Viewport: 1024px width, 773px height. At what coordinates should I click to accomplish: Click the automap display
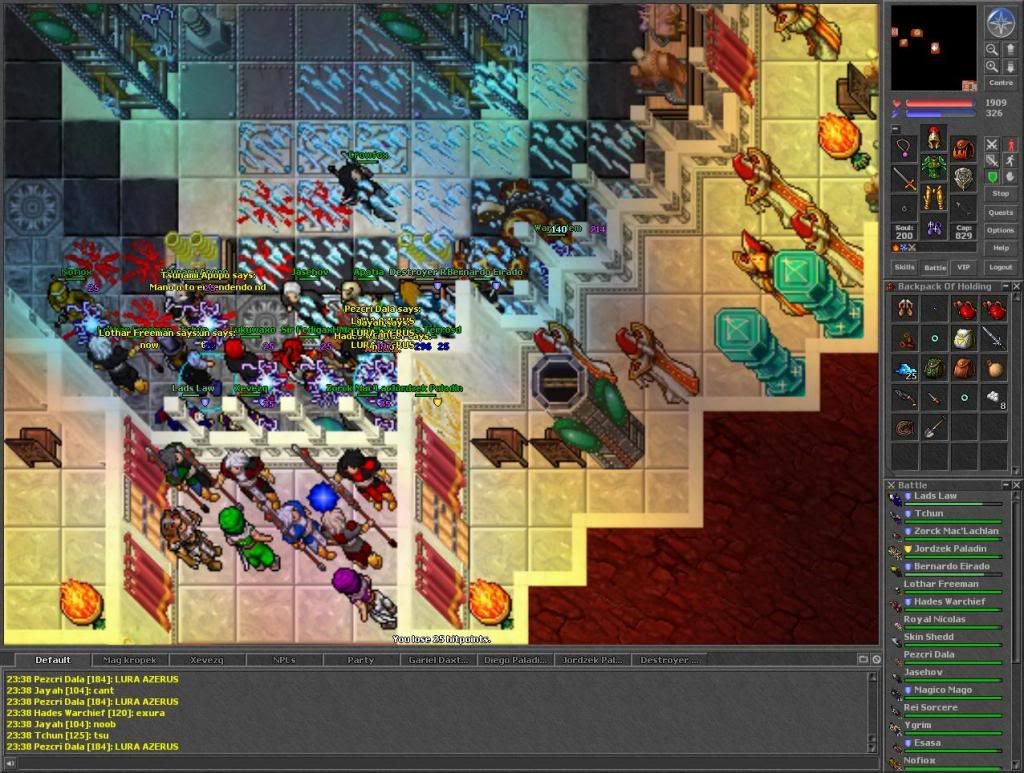[x=933, y=47]
